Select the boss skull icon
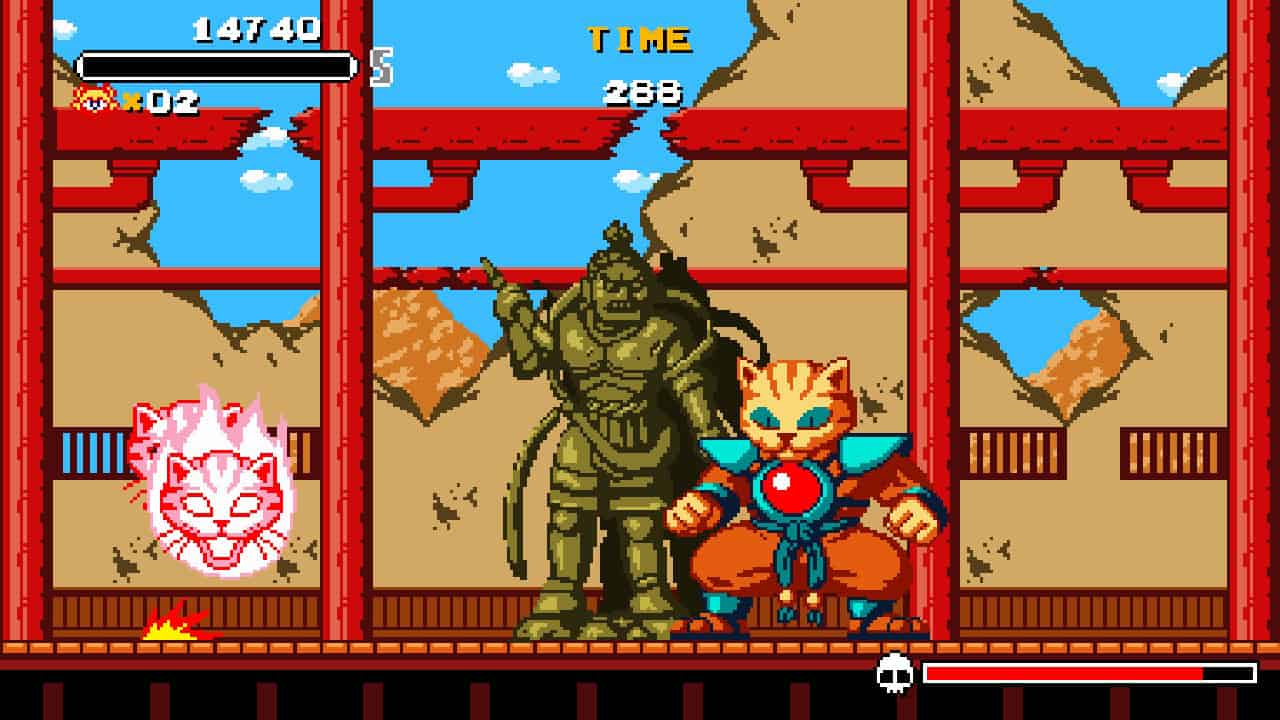This screenshot has width=1280, height=720. pos(895,673)
